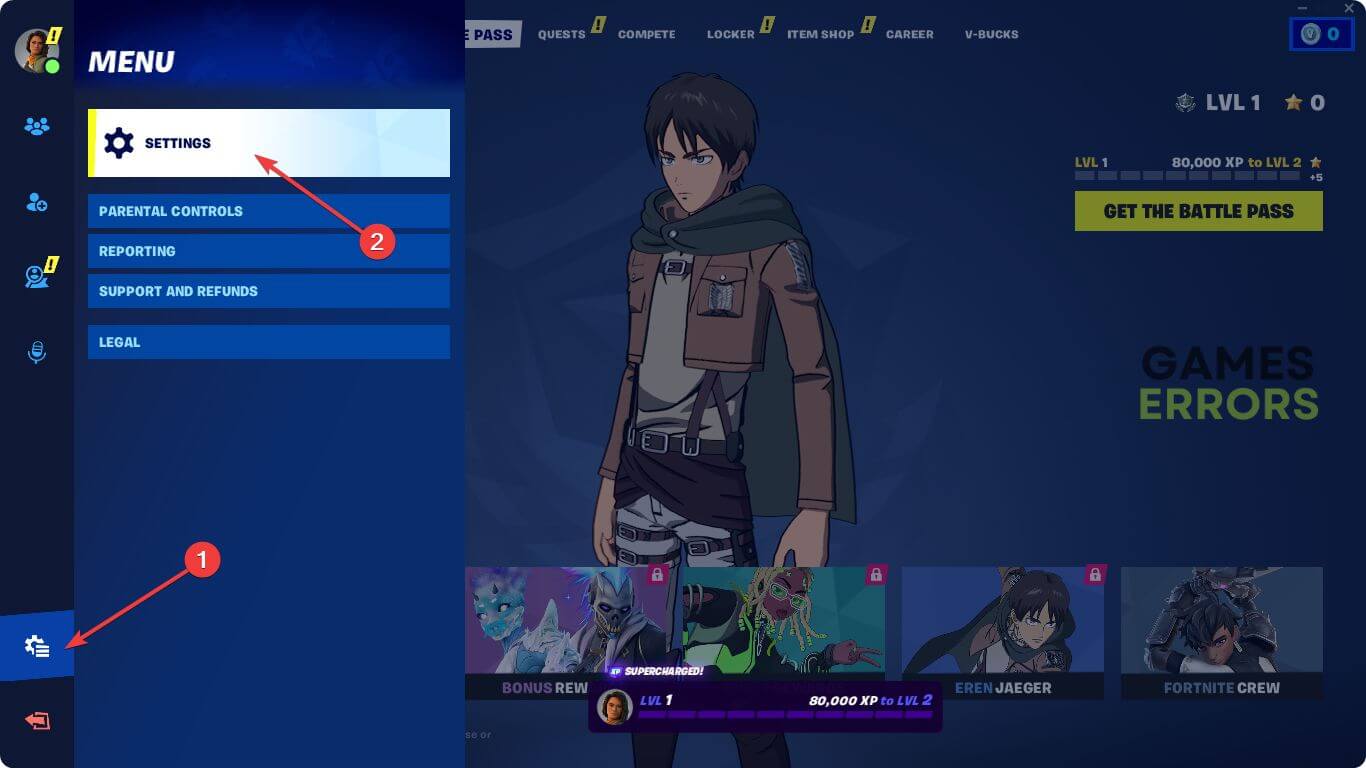Open the Legal menu entry
The image size is (1366, 768).
click(268, 342)
